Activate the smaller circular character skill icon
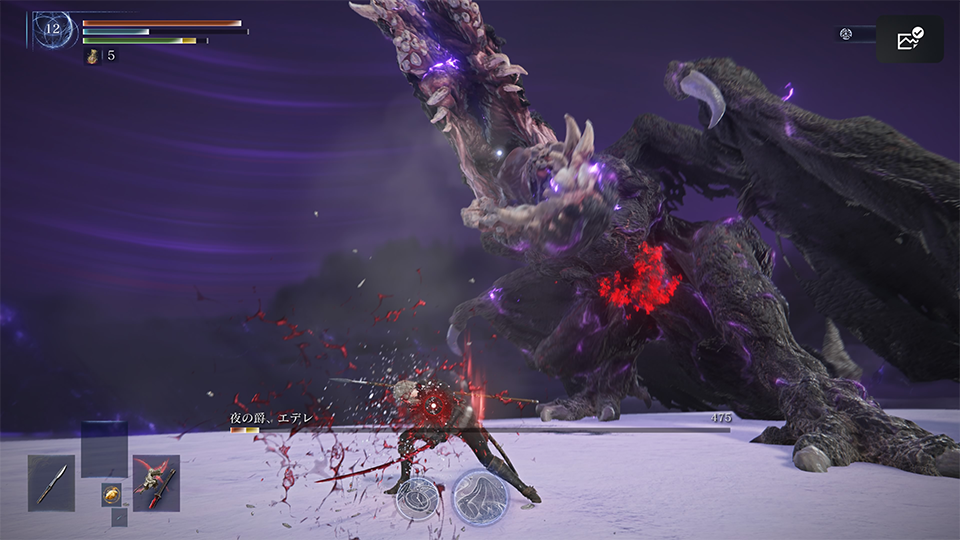Image resolution: width=960 pixels, height=540 pixels. click(417, 497)
